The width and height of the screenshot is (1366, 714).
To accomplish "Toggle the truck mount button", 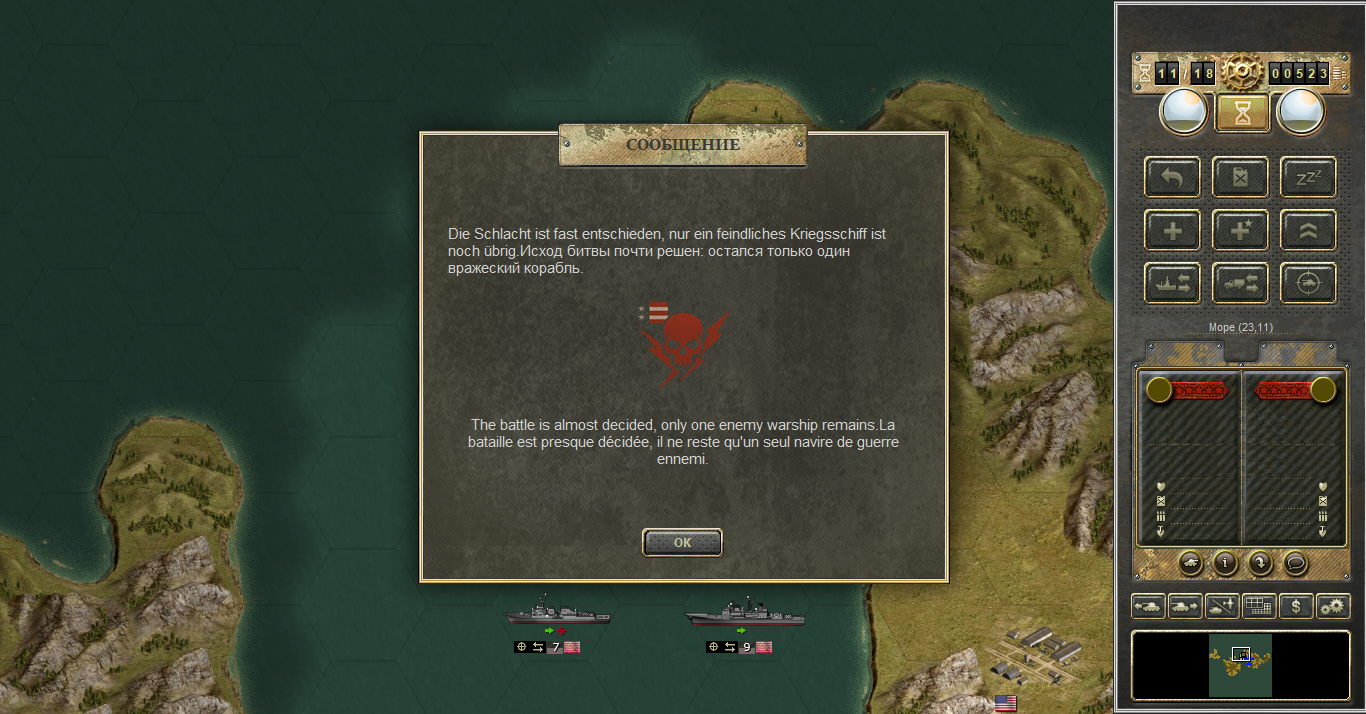I will click(x=1240, y=284).
